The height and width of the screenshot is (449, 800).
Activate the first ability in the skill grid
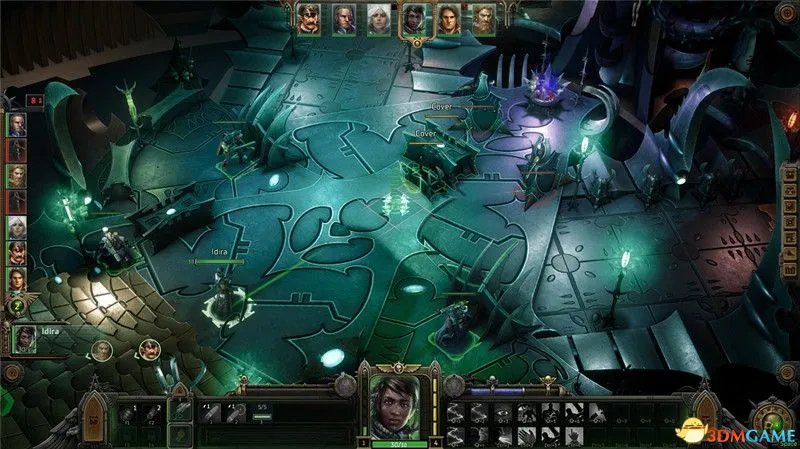coord(456,410)
